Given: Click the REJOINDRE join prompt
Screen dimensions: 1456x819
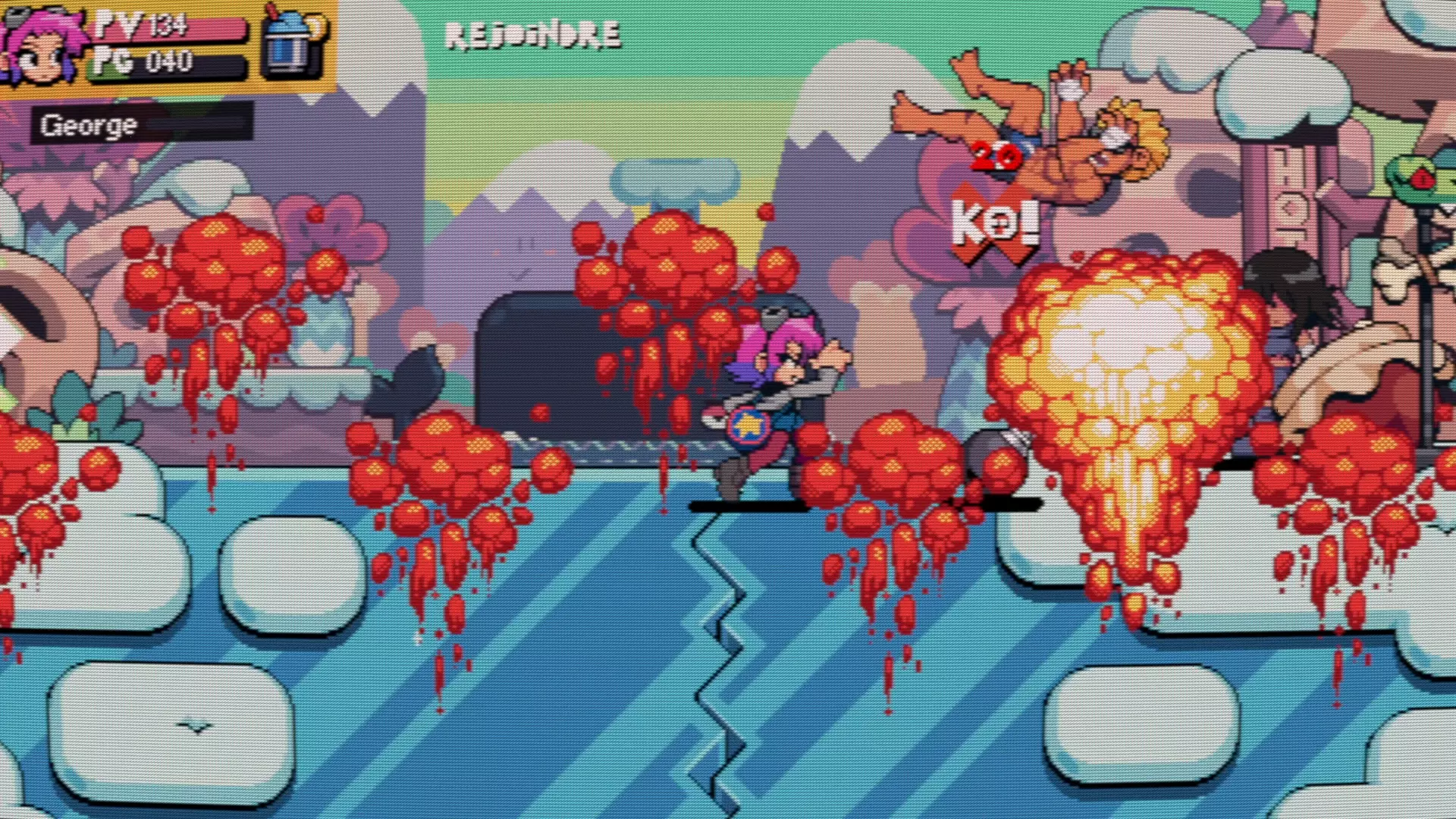Looking at the screenshot, I should click(532, 36).
